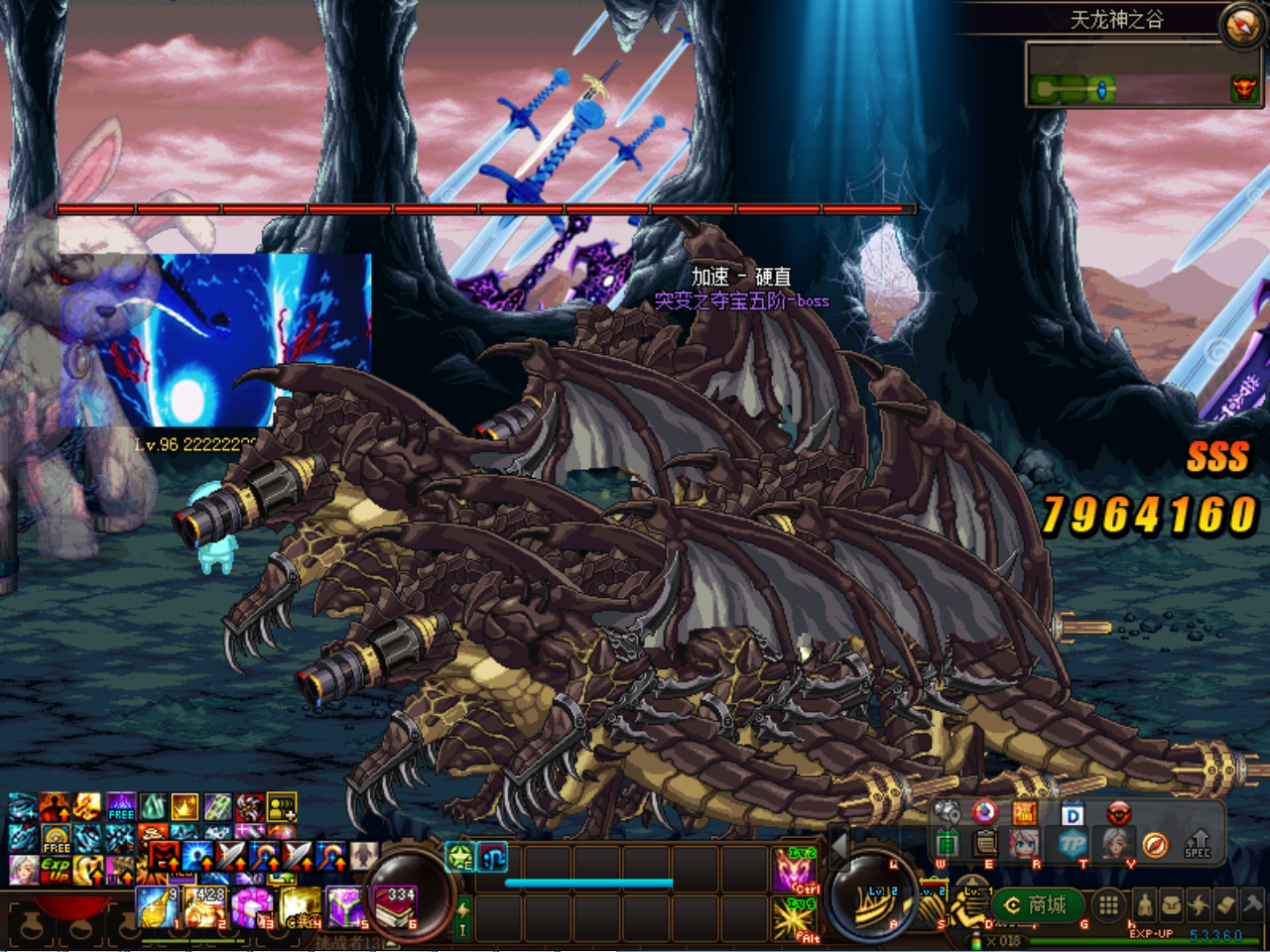Click the clipboard icon marked E
Viewport: 1270px width, 952px height.
(x=985, y=845)
